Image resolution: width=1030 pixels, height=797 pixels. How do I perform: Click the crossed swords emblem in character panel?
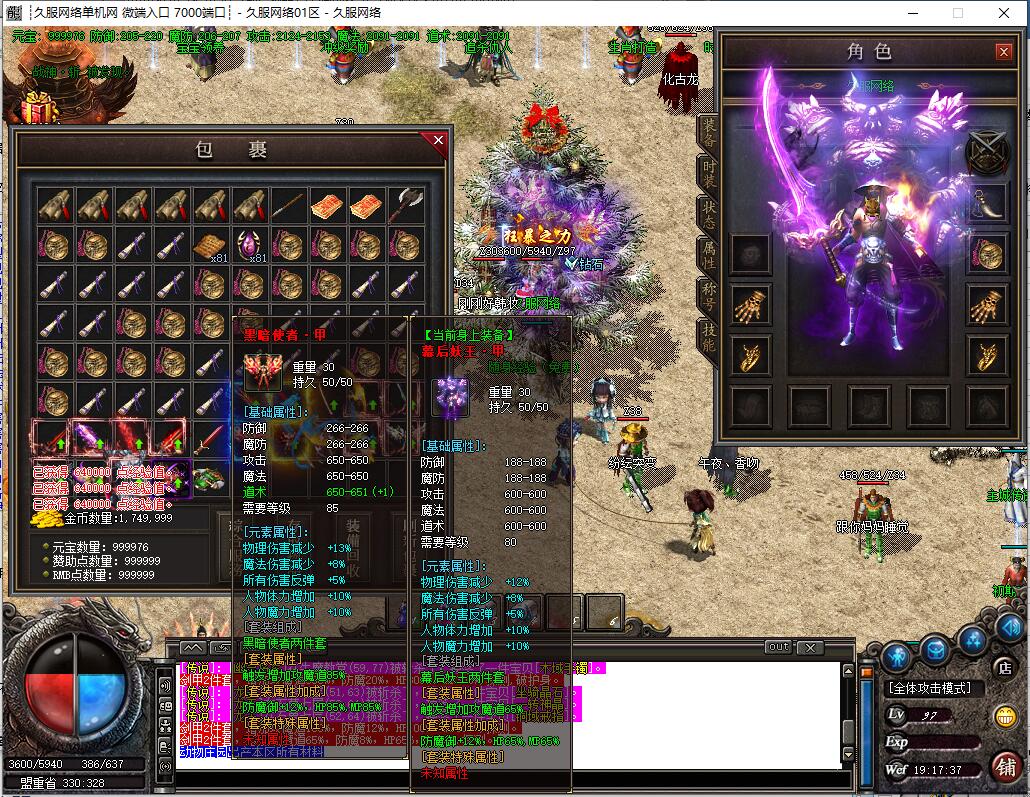pyautogui.click(x=987, y=153)
